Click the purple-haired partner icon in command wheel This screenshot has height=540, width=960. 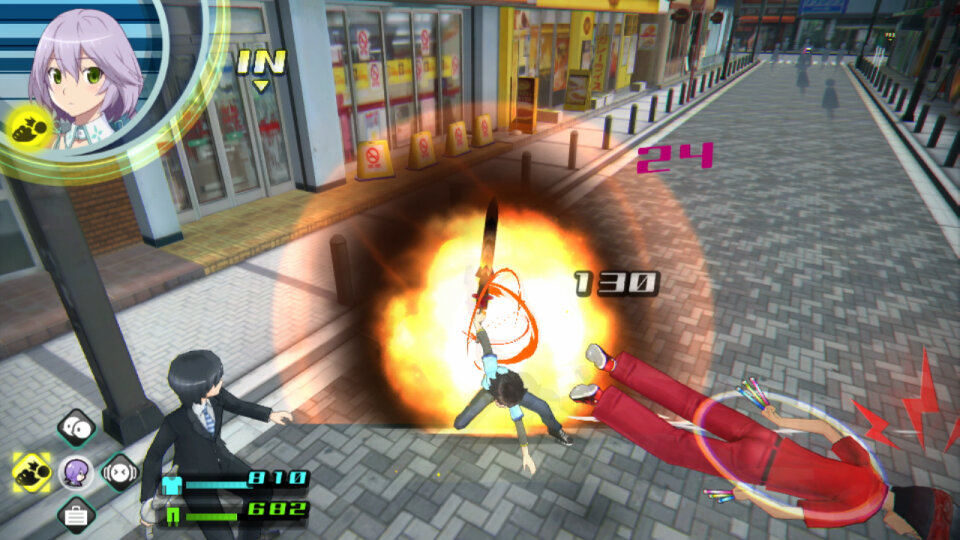coord(76,470)
